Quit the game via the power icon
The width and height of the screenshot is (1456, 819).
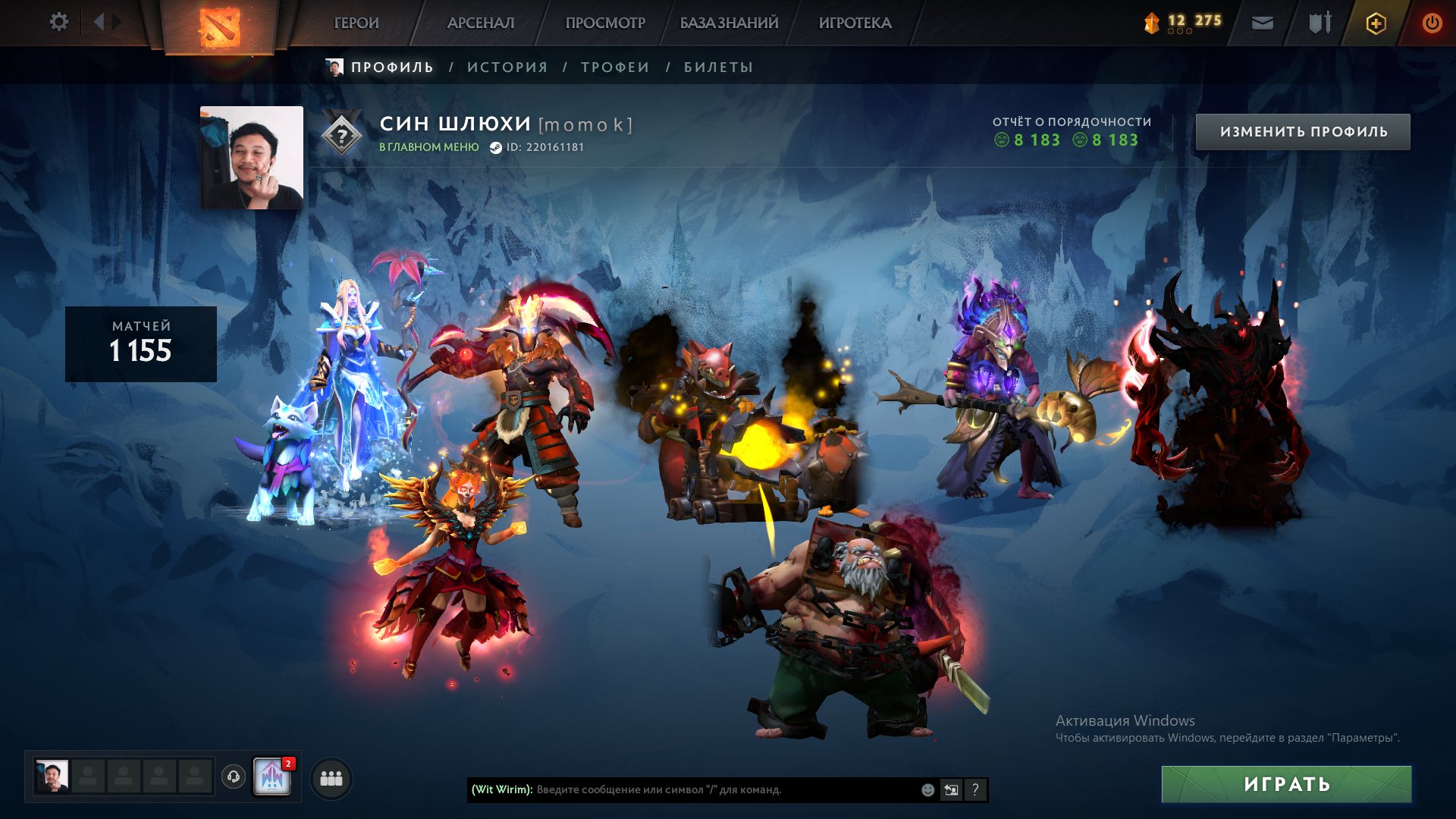pyautogui.click(x=1431, y=24)
